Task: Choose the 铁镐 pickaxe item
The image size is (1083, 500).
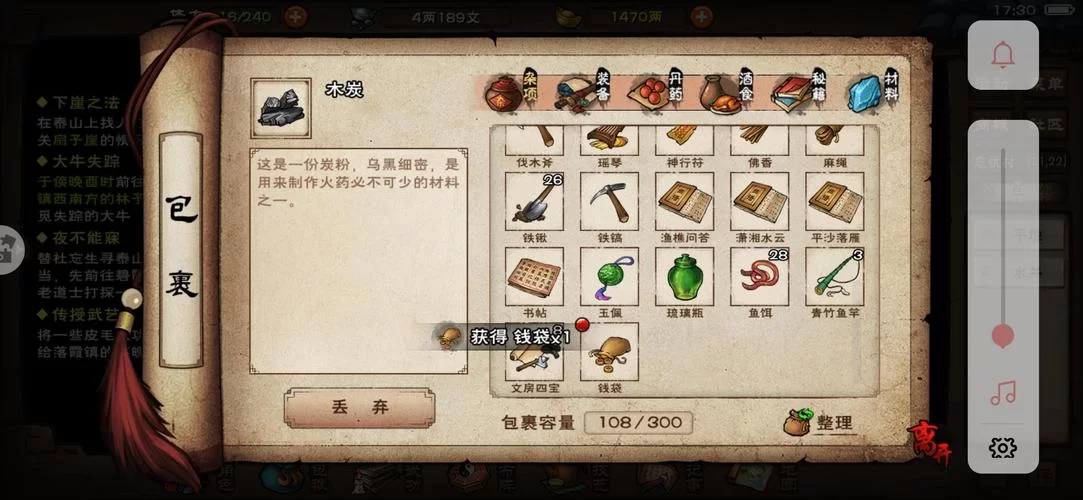Action: (x=609, y=201)
